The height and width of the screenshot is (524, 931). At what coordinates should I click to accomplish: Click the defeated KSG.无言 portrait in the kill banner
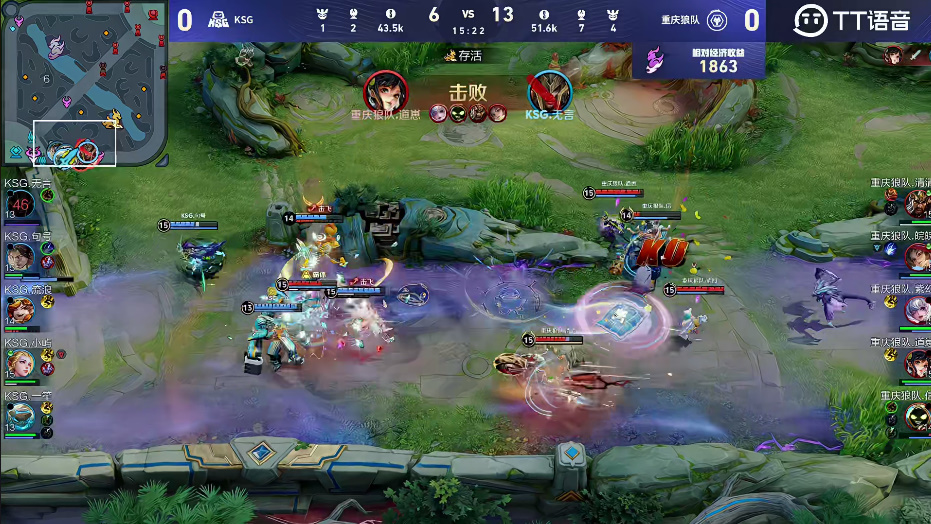[x=550, y=92]
